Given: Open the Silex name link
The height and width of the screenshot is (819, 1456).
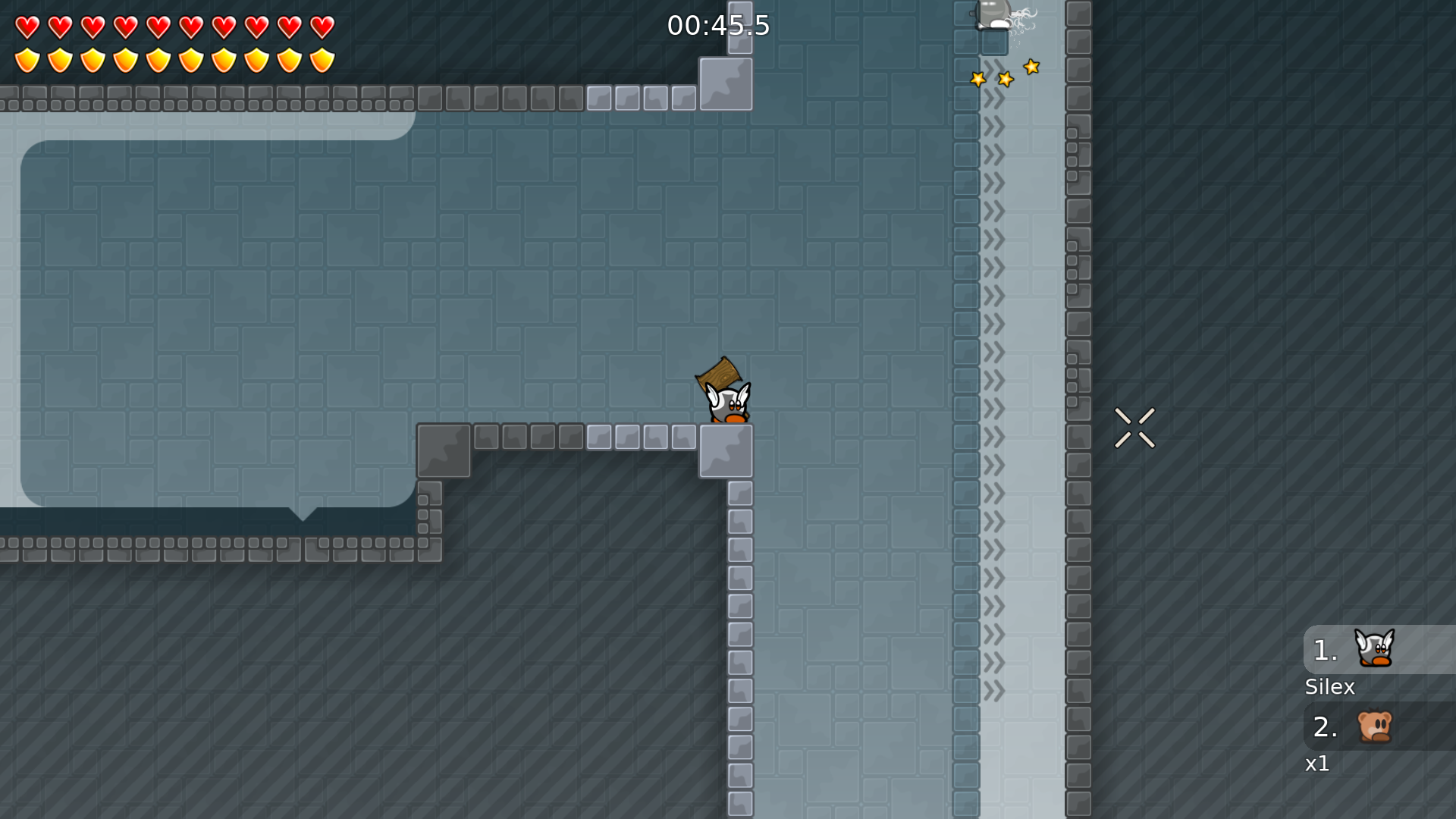Looking at the screenshot, I should click(1329, 686).
